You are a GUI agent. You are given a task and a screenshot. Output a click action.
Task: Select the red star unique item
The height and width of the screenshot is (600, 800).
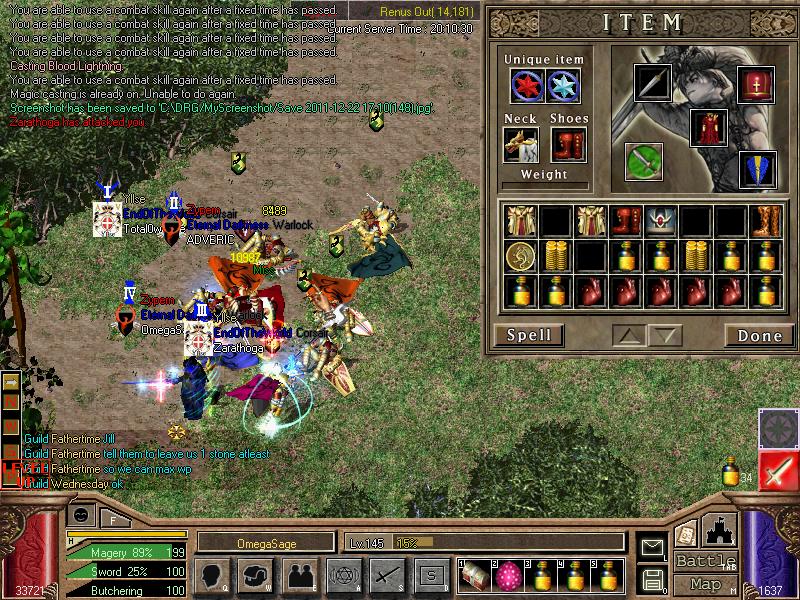tap(528, 86)
